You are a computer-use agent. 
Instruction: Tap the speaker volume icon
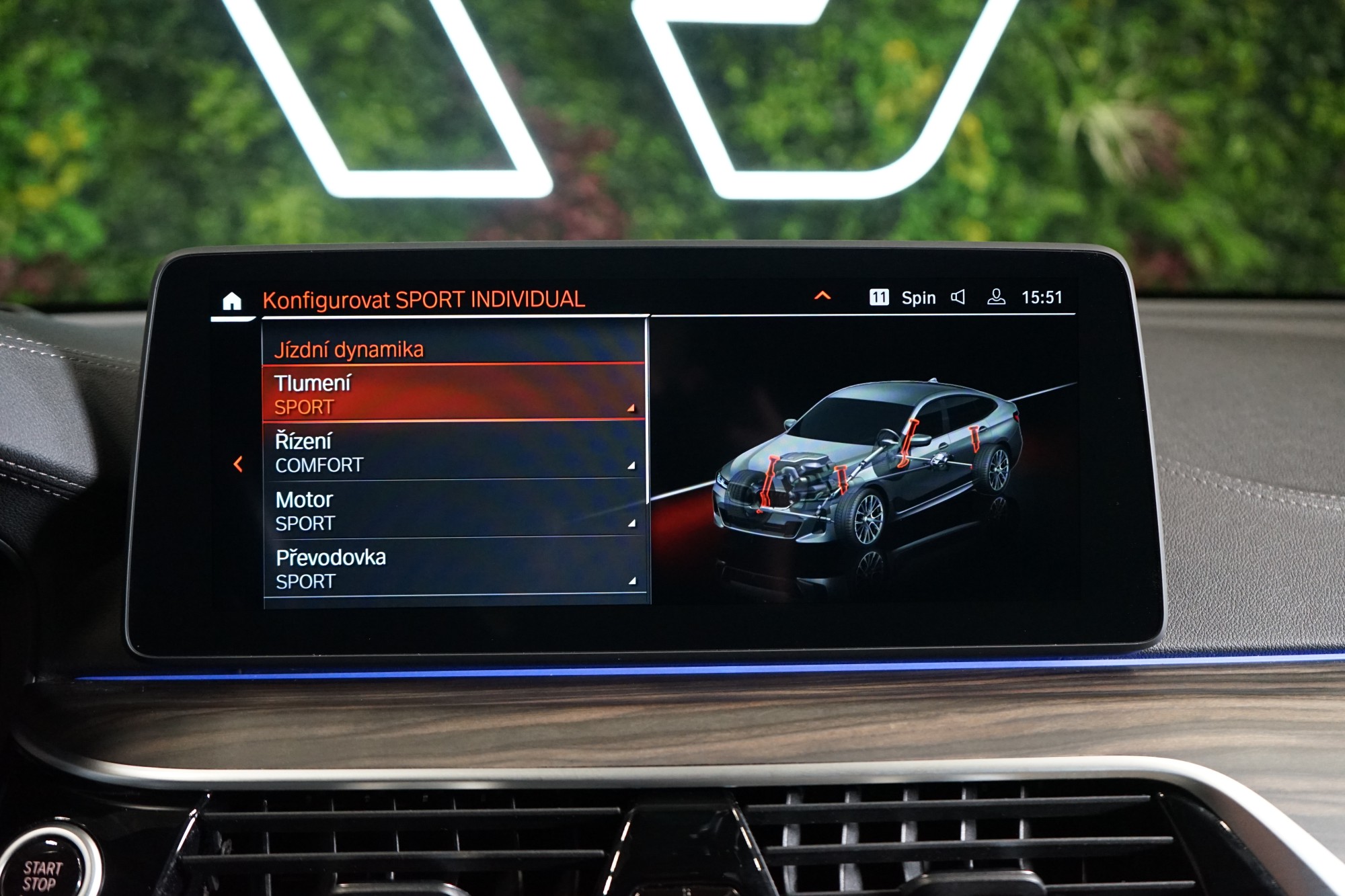pos(958,297)
